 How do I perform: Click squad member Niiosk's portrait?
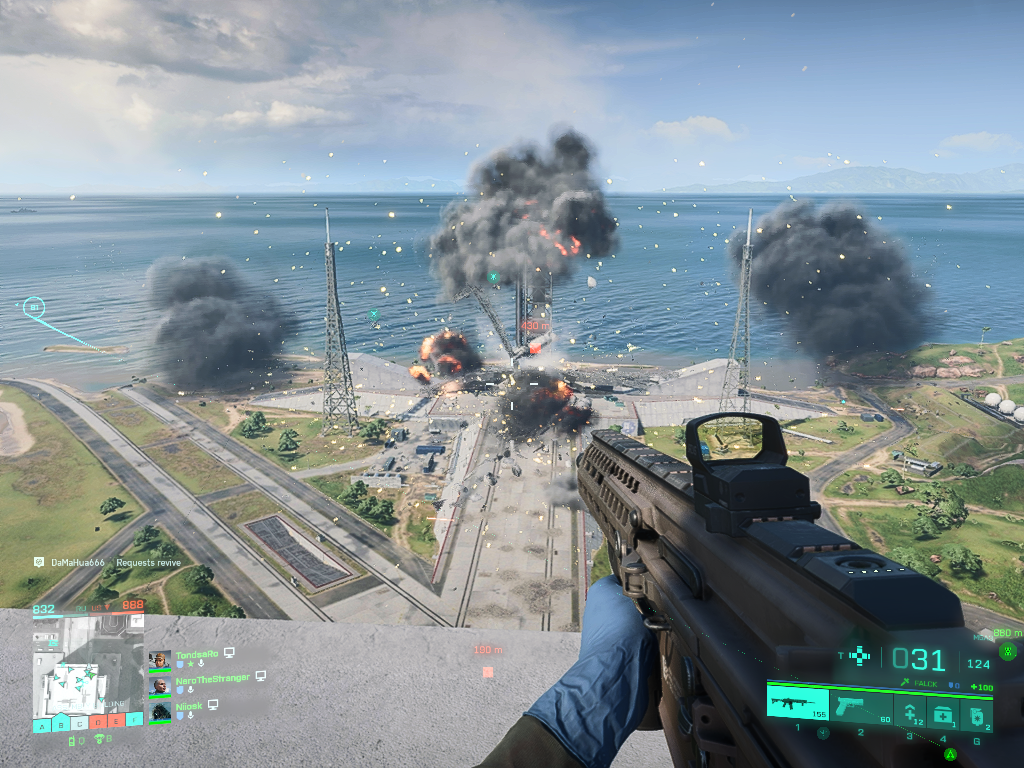click(159, 712)
